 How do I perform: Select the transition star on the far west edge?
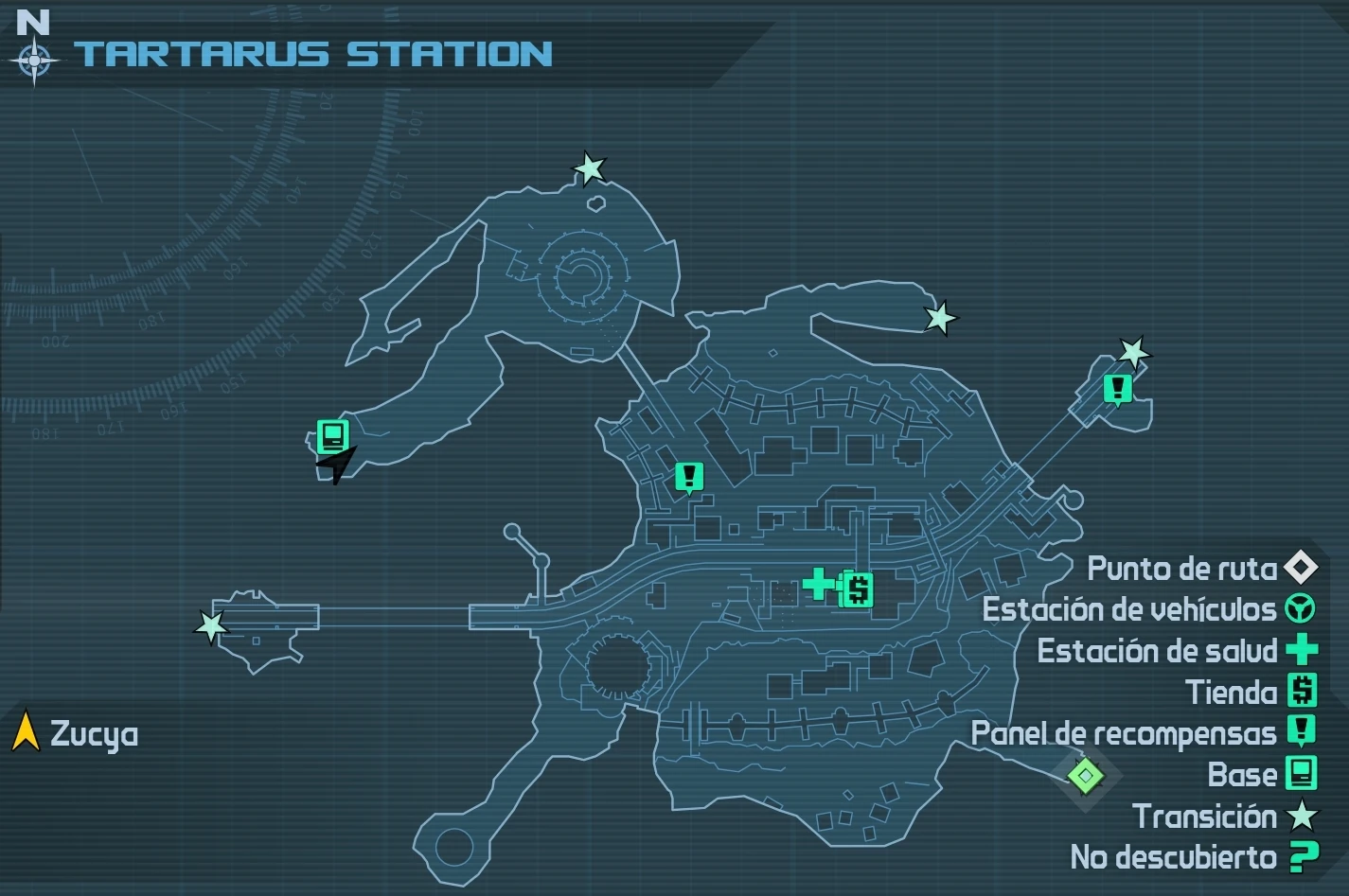click(x=212, y=624)
